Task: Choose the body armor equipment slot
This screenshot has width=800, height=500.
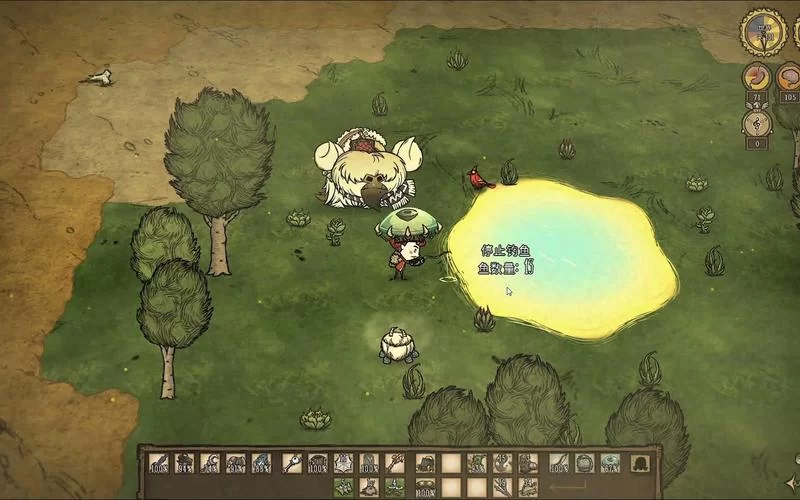Action: (x=584, y=463)
